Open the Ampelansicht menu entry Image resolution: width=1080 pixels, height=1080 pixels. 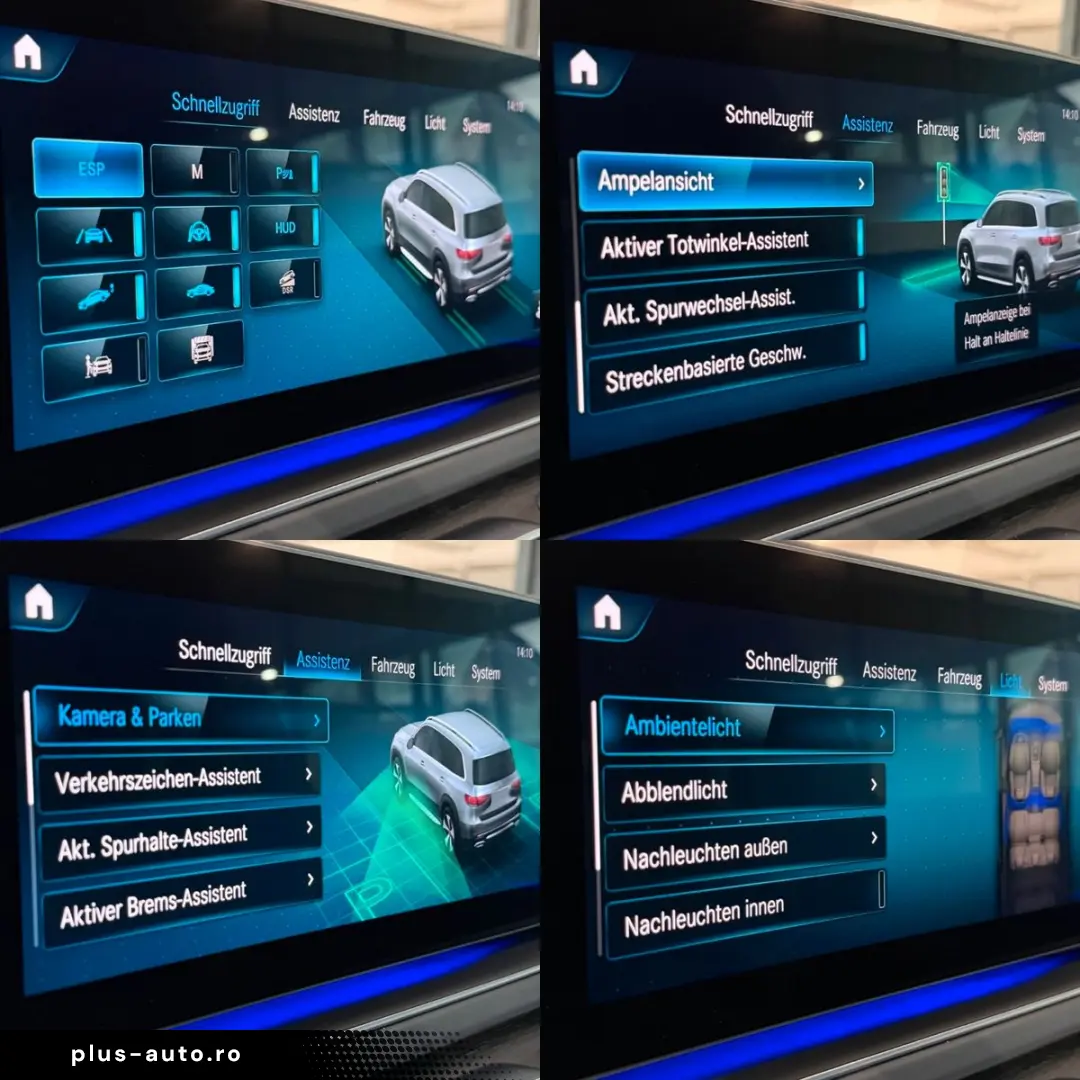pyautogui.click(x=724, y=183)
